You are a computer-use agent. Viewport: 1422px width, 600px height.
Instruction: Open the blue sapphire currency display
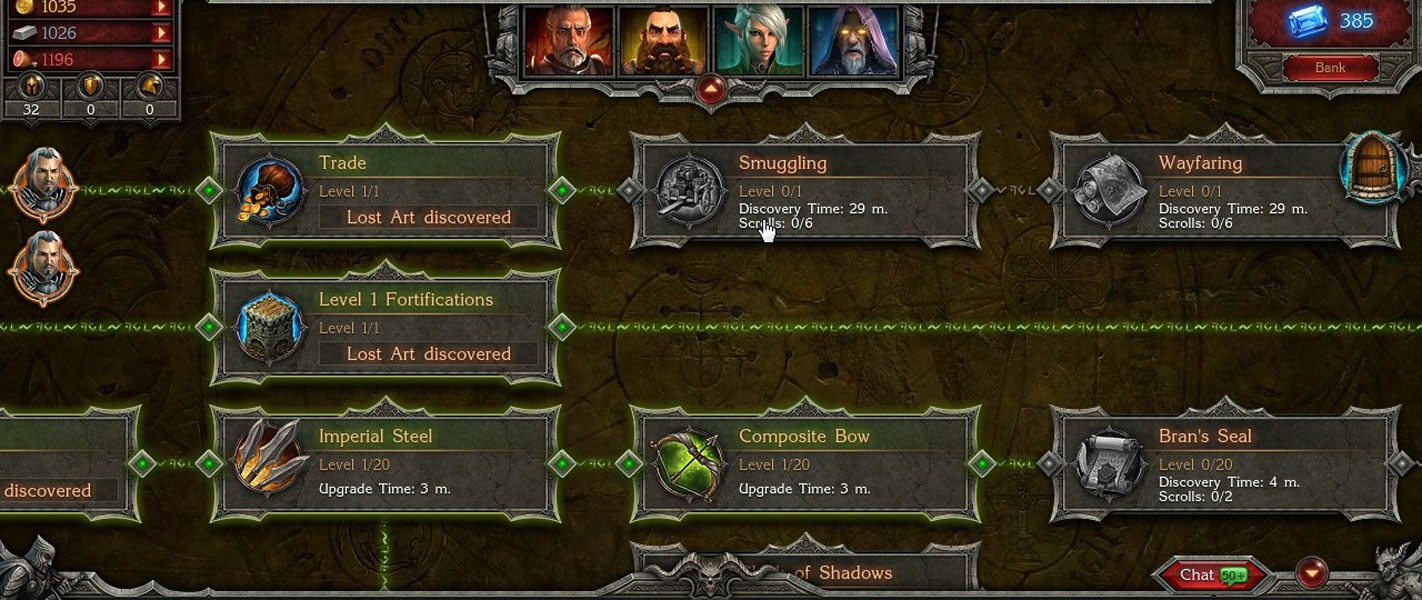coord(1330,22)
